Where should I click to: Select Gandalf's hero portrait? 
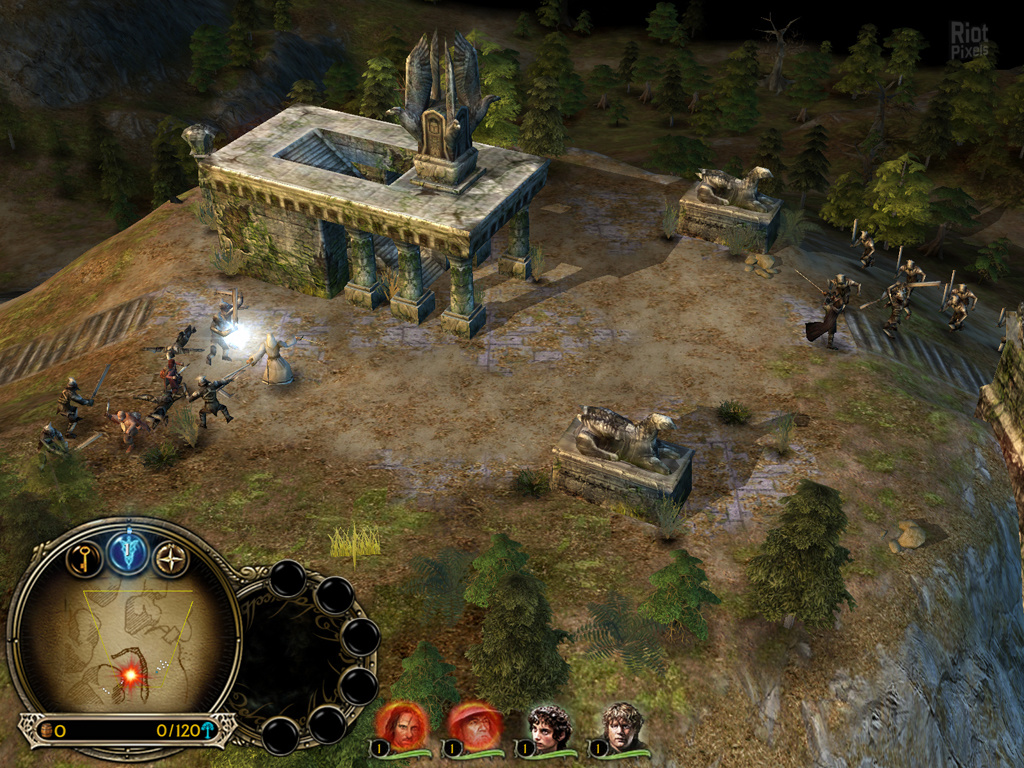[477, 727]
